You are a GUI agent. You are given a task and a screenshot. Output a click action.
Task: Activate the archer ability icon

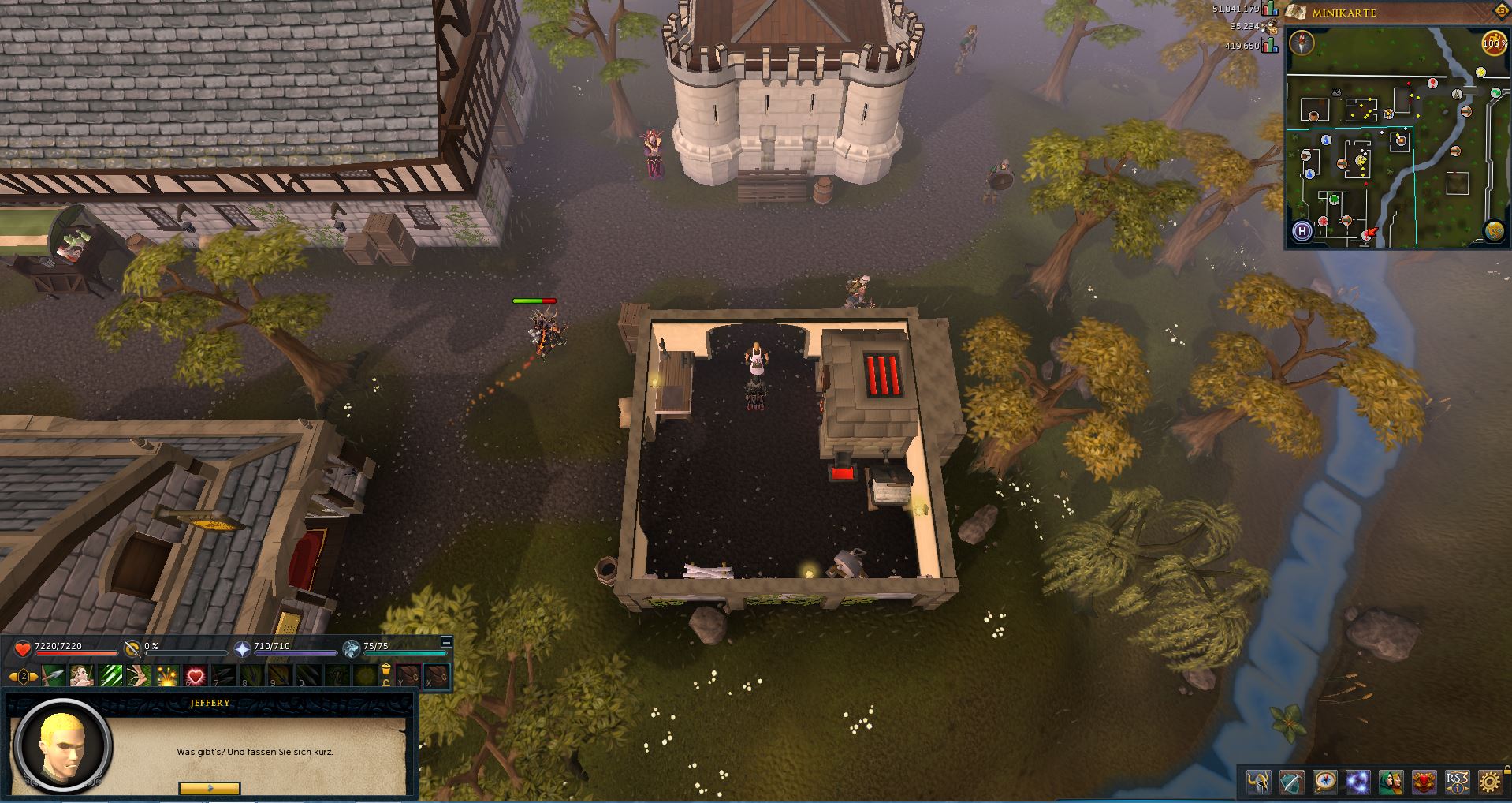coord(82,676)
